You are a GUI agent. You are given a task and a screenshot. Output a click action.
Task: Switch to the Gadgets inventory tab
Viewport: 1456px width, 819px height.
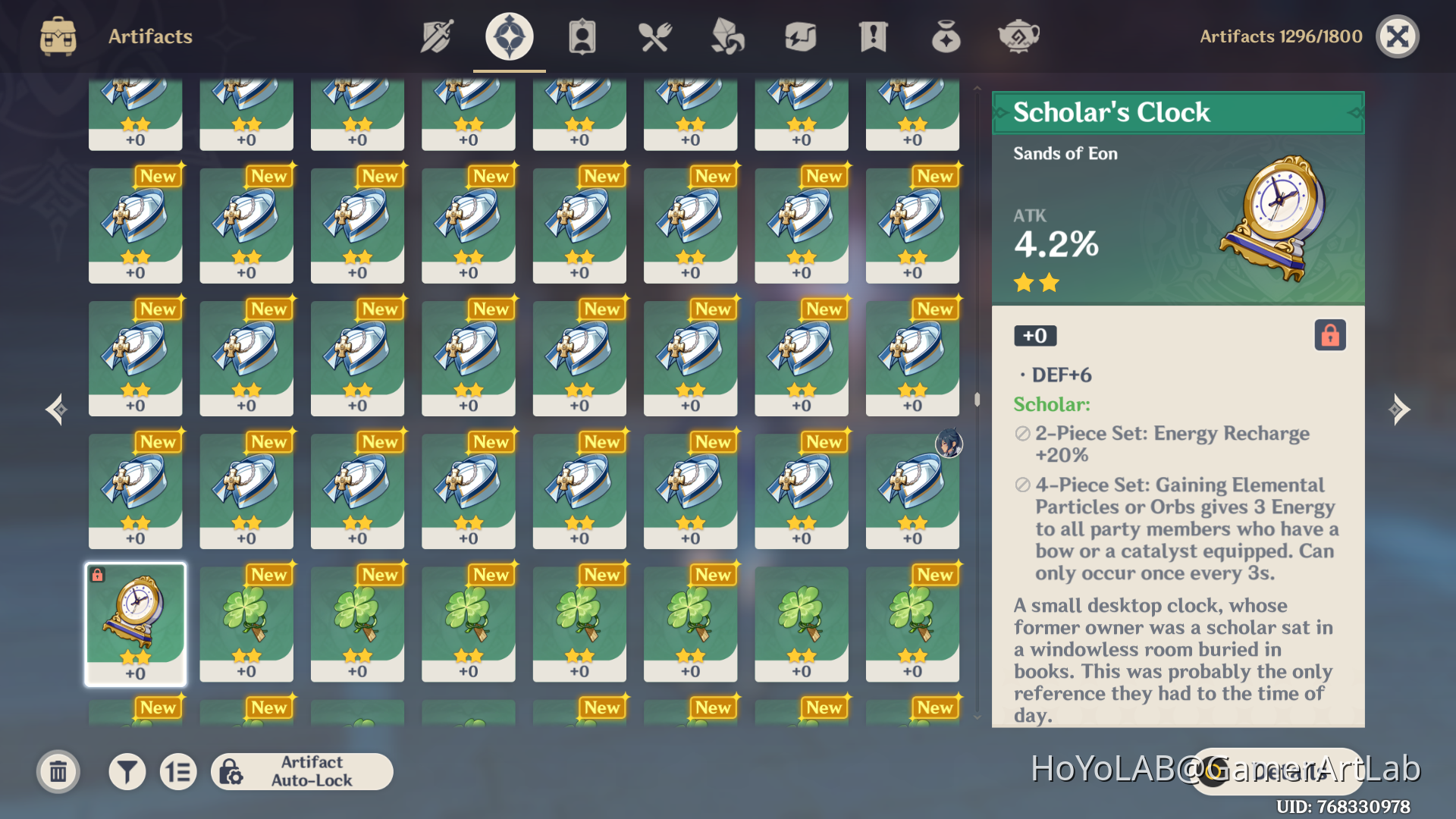pos(800,36)
